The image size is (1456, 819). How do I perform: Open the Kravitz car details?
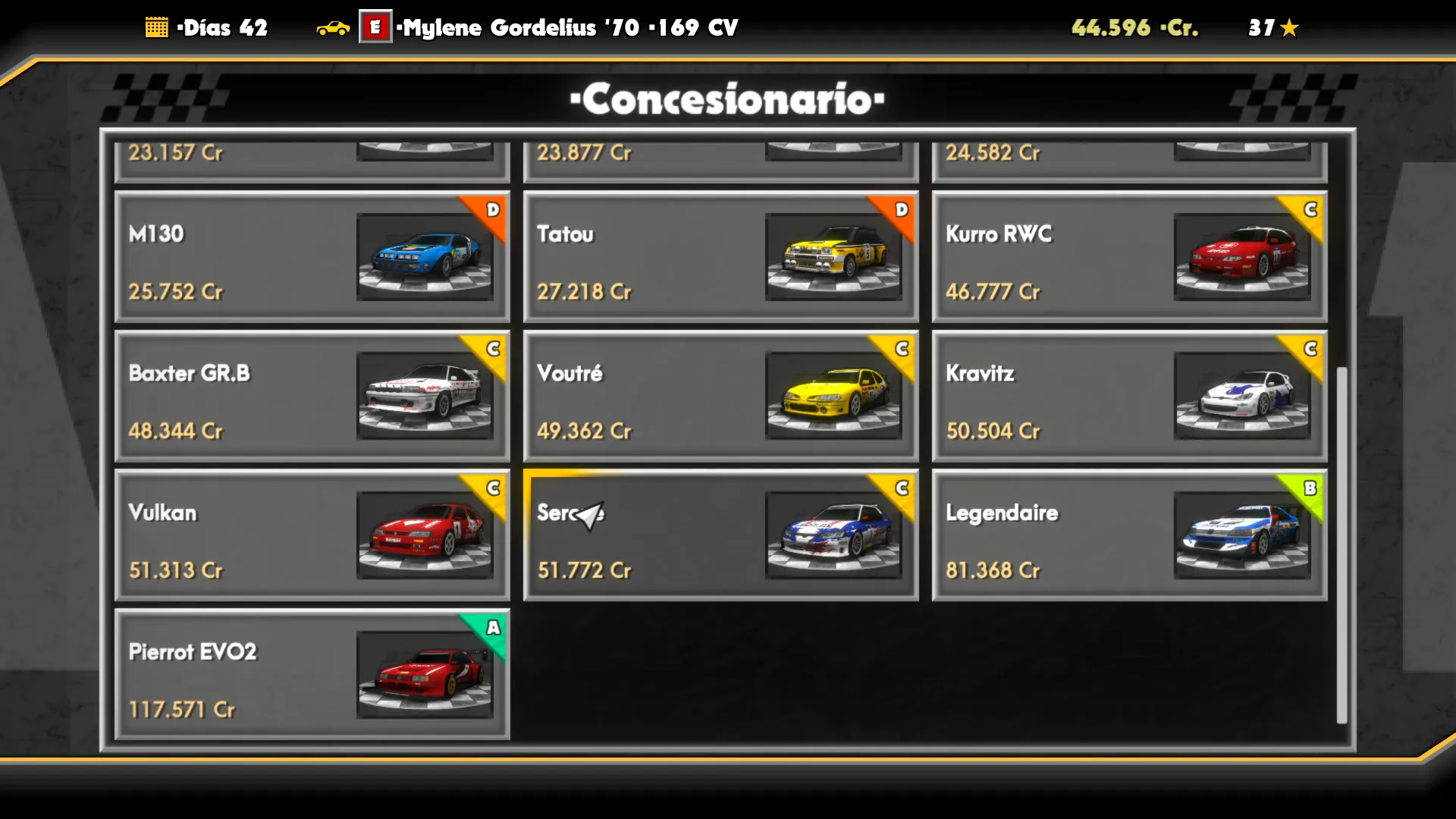[x=1130, y=396]
